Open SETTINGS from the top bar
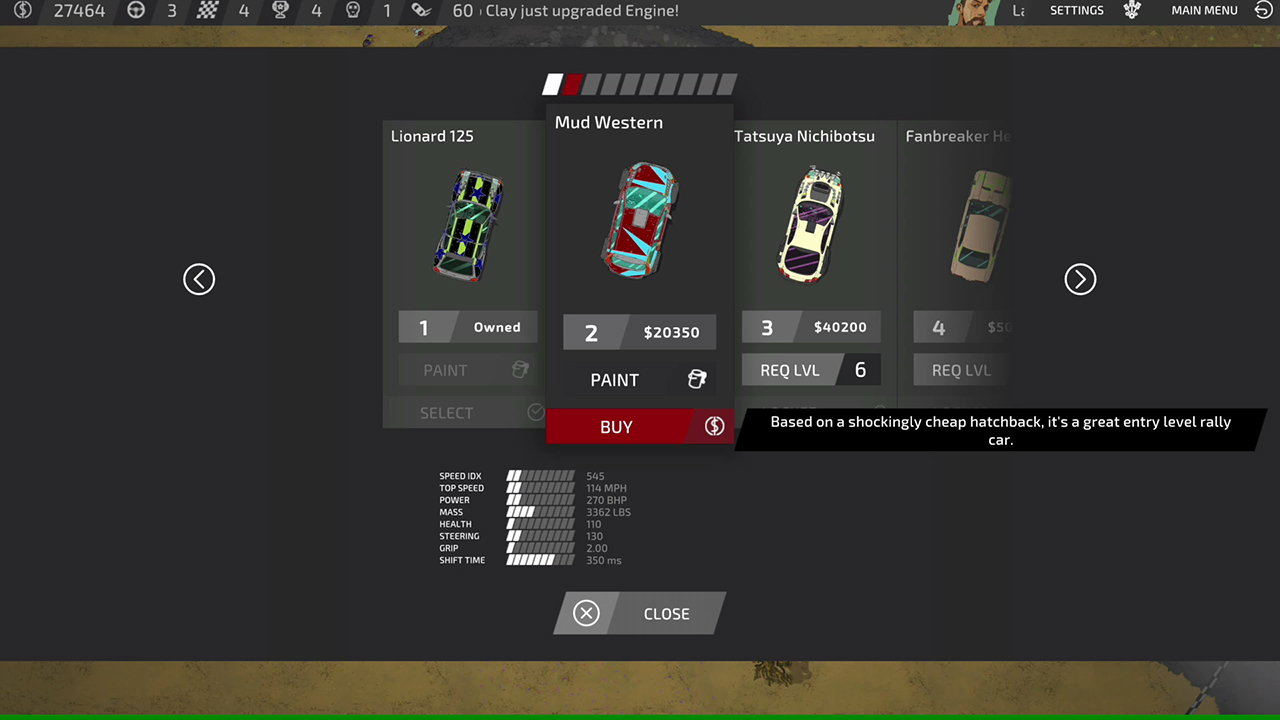Screen dimensions: 1280x720 (x=1077, y=11)
